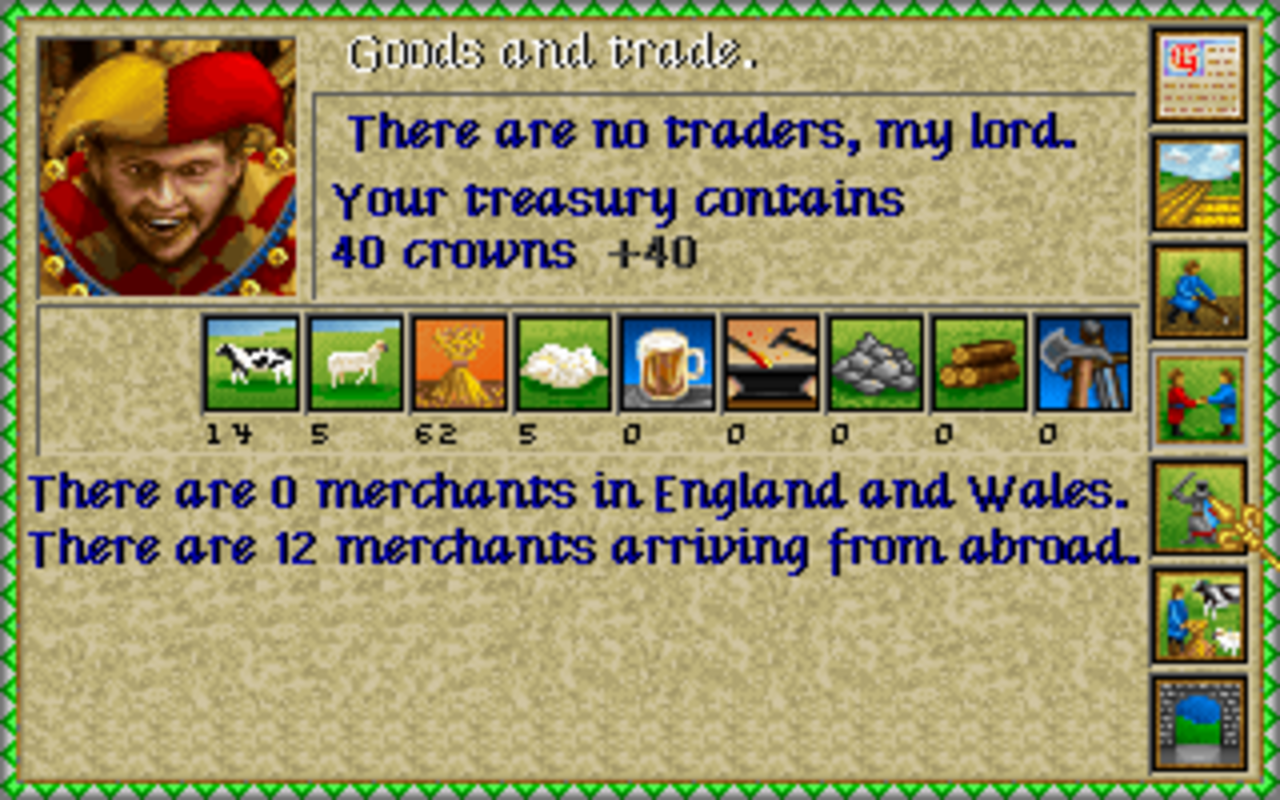1280x800 pixels.
Task: Select the grain stockpile icon
Action: coord(459,364)
